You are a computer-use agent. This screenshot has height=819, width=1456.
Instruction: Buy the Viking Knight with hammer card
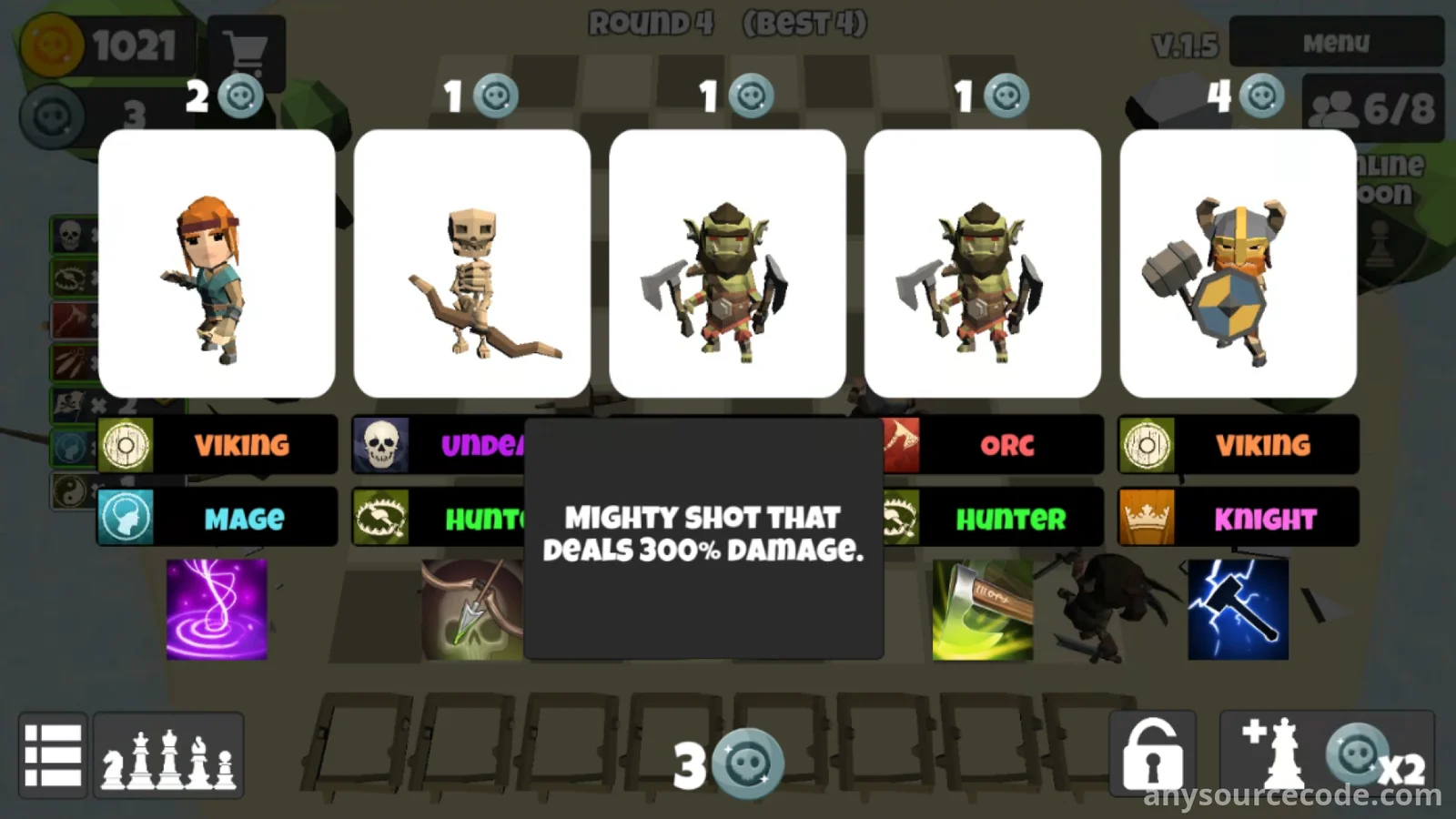[1238, 264]
